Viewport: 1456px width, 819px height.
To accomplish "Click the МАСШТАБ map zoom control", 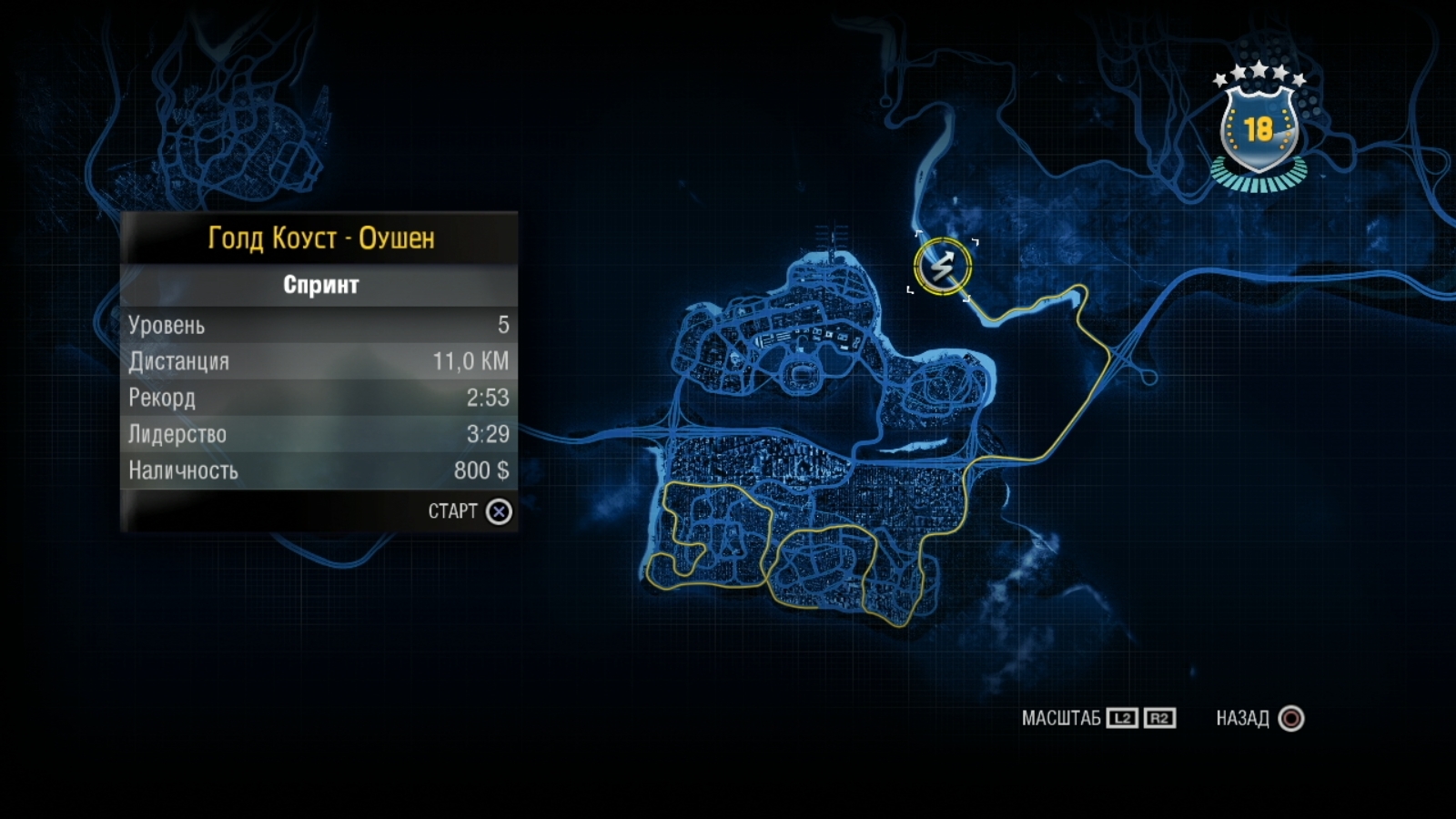I will point(1098,719).
